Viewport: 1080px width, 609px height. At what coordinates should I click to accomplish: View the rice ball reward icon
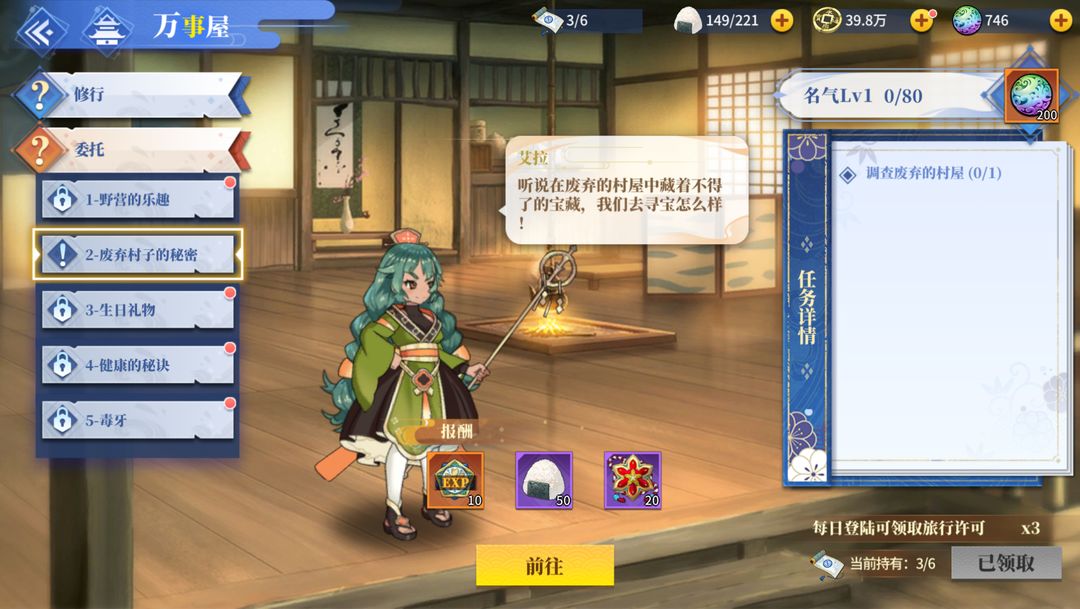click(544, 480)
